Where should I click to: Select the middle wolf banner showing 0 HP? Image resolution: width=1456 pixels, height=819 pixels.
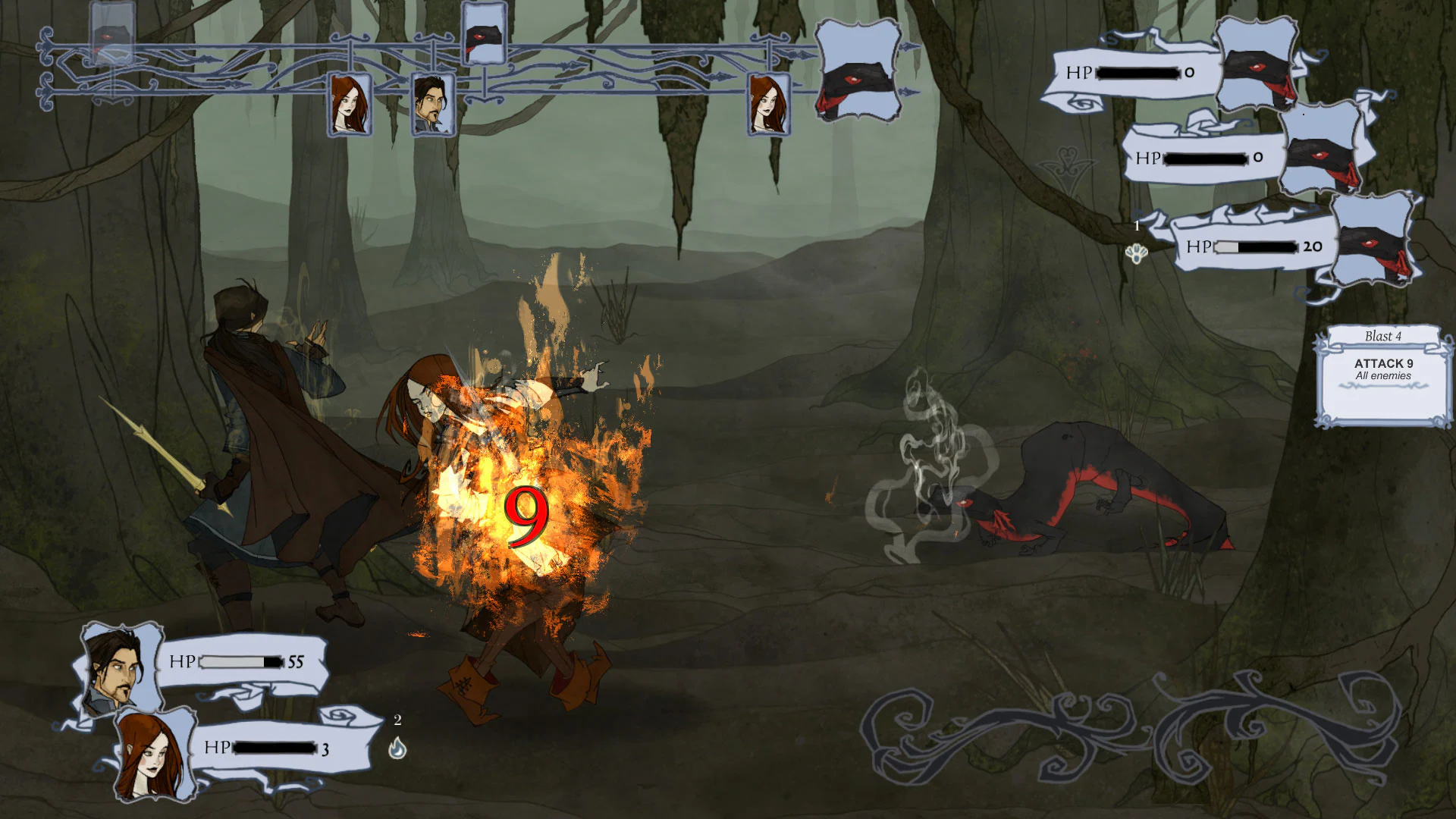[1206, 159]
